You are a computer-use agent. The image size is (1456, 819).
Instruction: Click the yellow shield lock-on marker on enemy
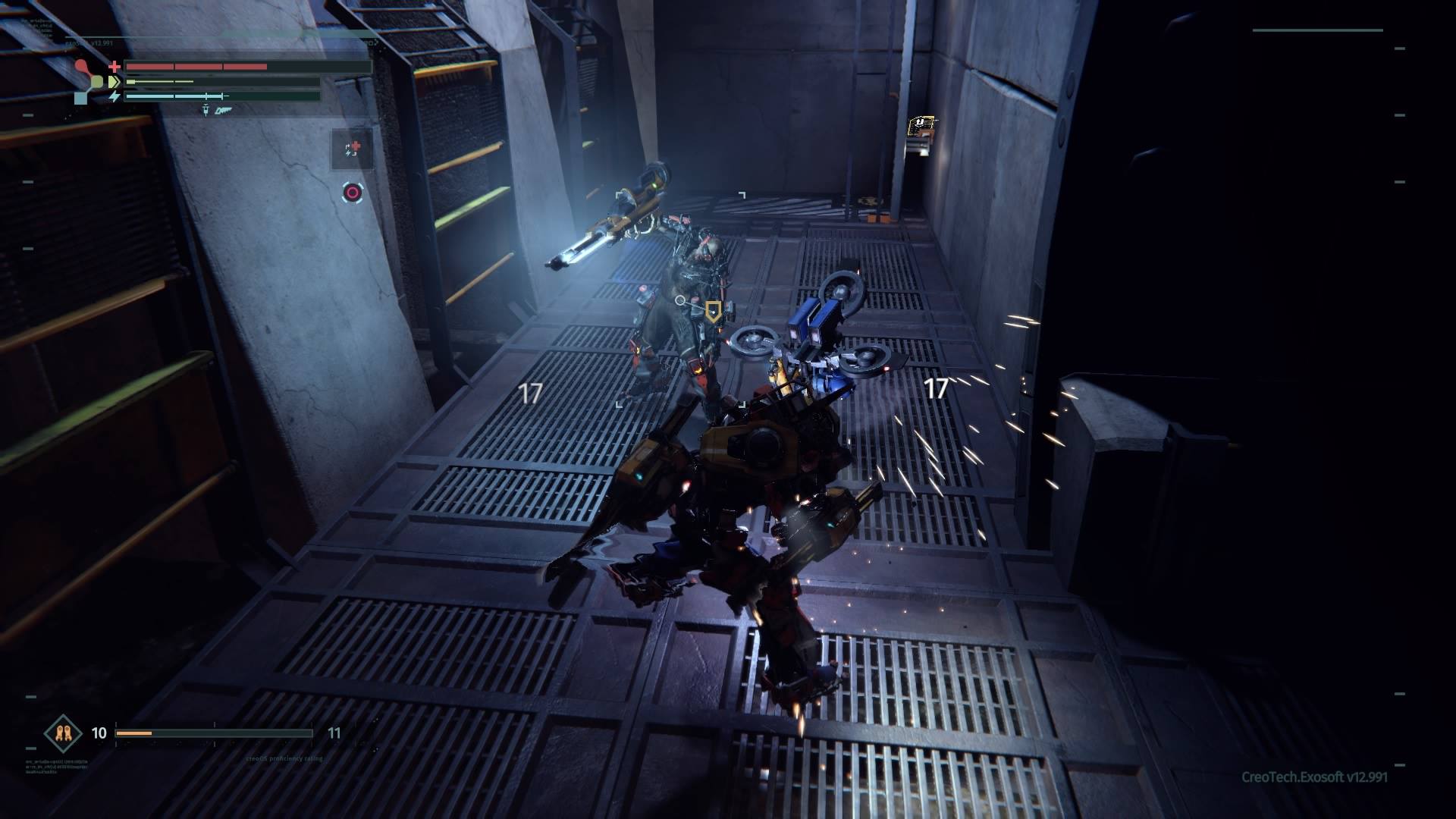coord(713,309)
